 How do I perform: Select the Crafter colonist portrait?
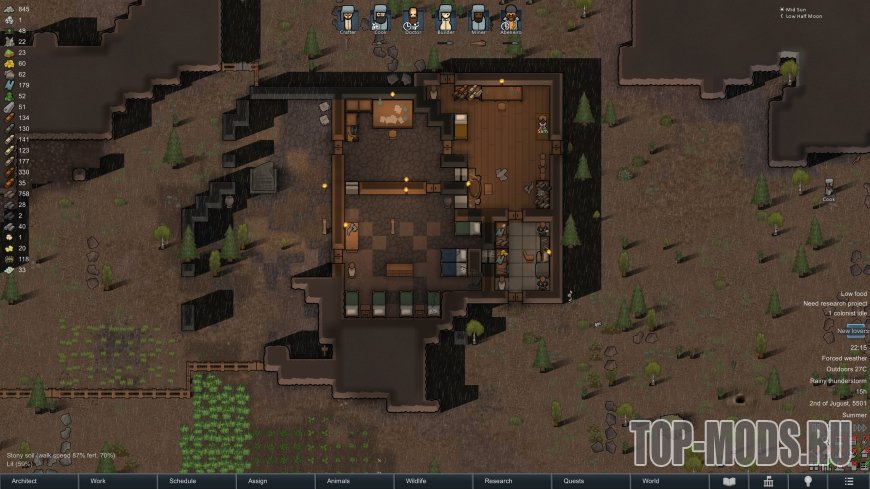[x=348, y=17]
